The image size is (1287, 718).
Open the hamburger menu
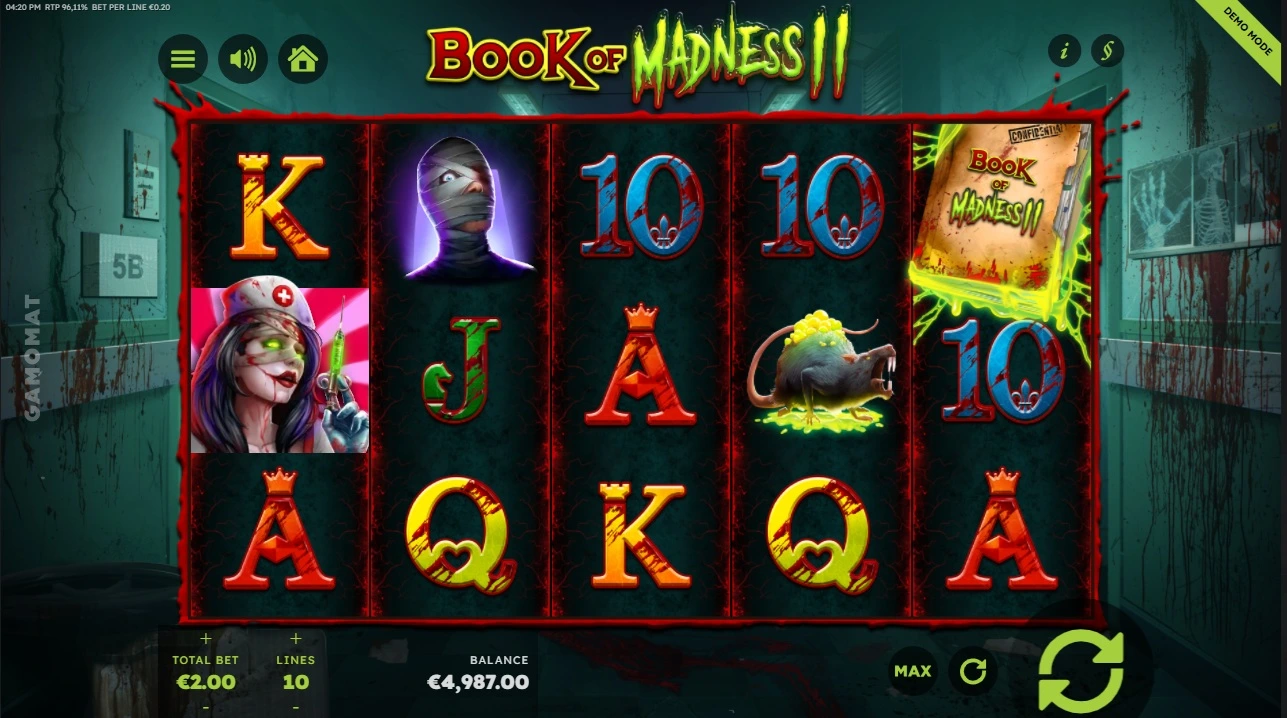(x=182, y=59)
